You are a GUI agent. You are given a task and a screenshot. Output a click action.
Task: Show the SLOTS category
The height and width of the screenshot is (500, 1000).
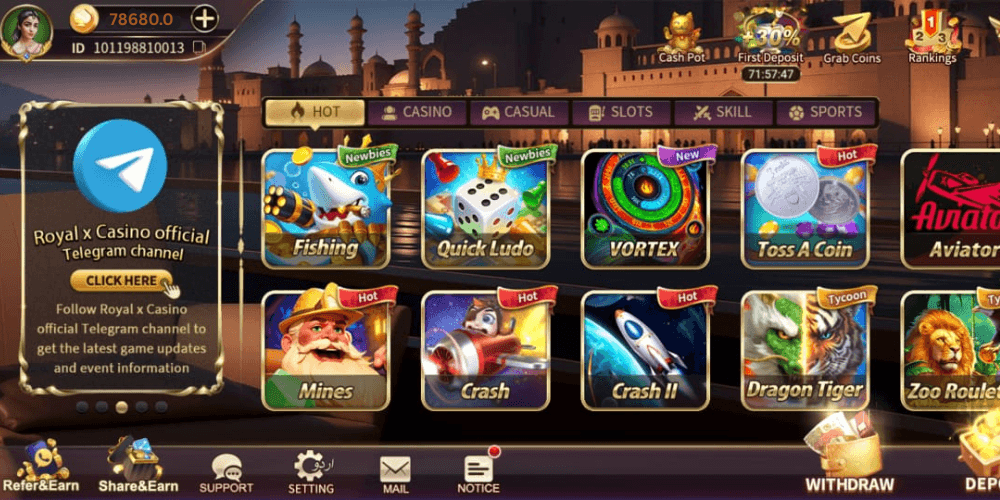click(620, 112)
